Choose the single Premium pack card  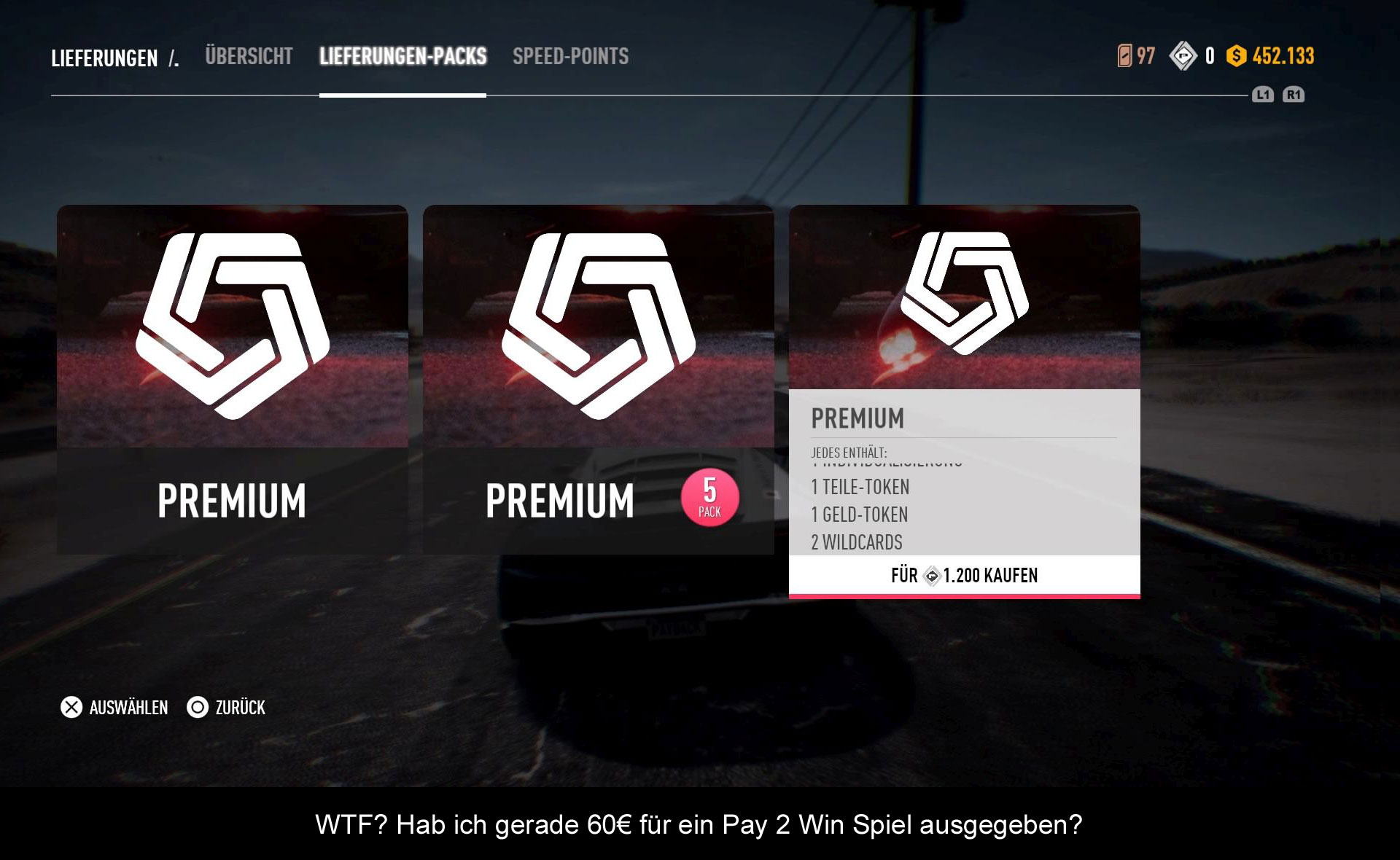click(x=233, y=379)
